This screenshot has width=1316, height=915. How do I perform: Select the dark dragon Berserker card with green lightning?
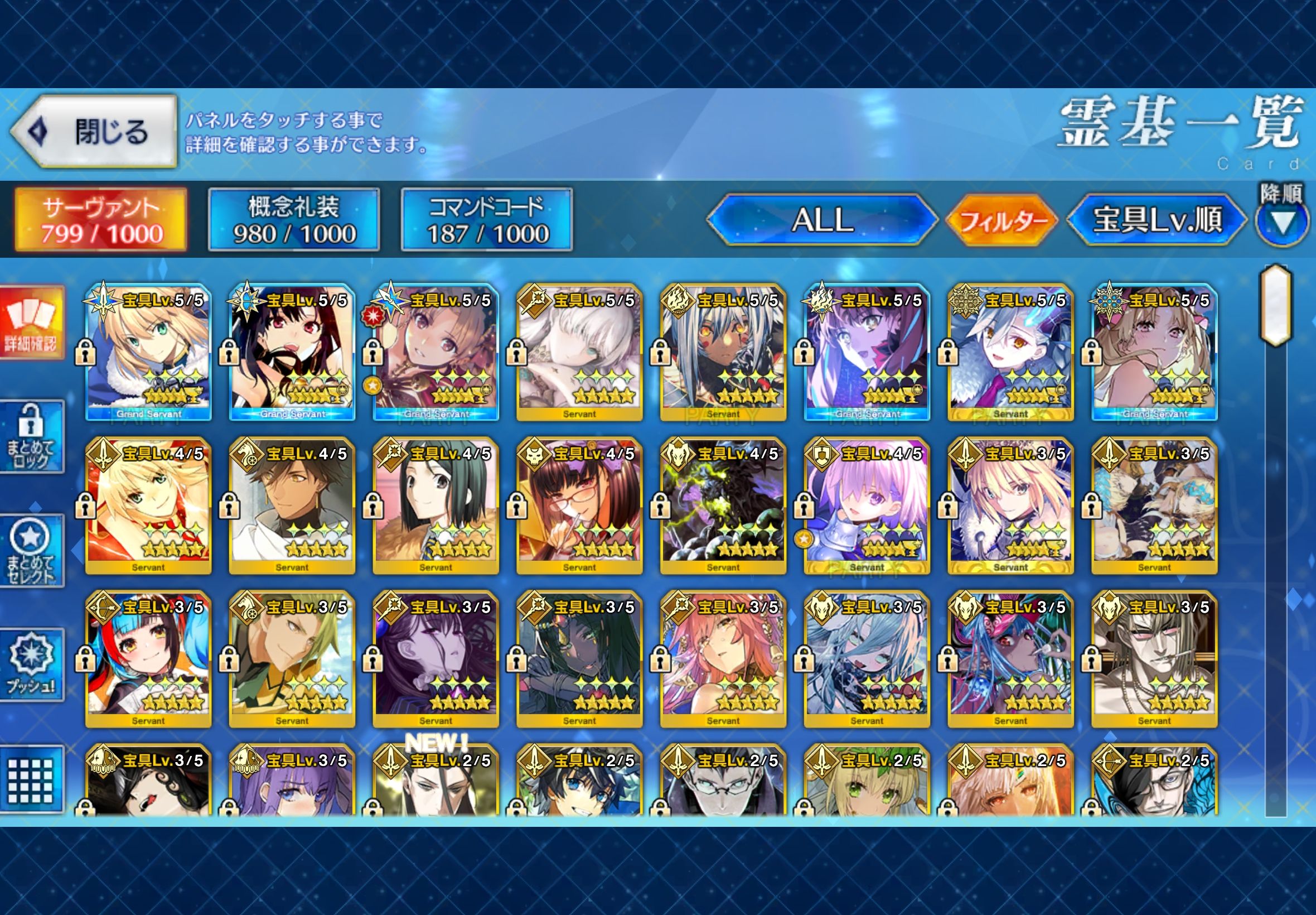coord(723,505)
